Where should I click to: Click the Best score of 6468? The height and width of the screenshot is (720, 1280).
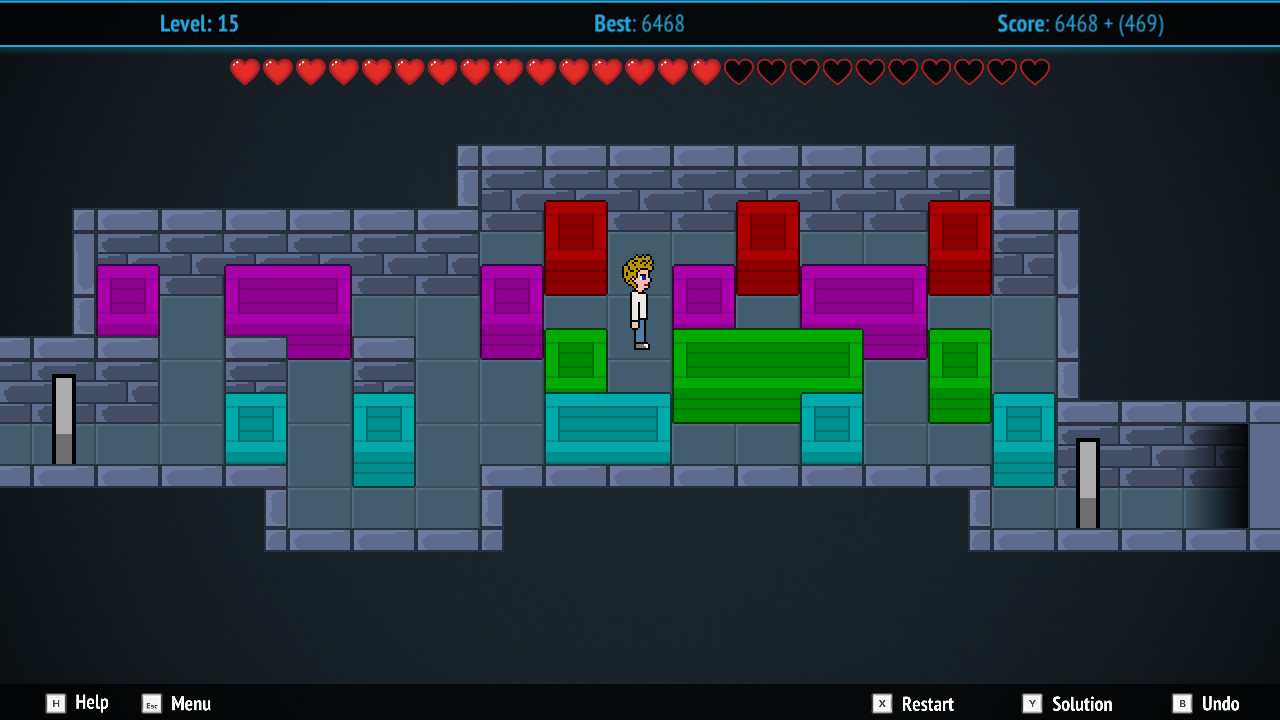coord(639,24)
